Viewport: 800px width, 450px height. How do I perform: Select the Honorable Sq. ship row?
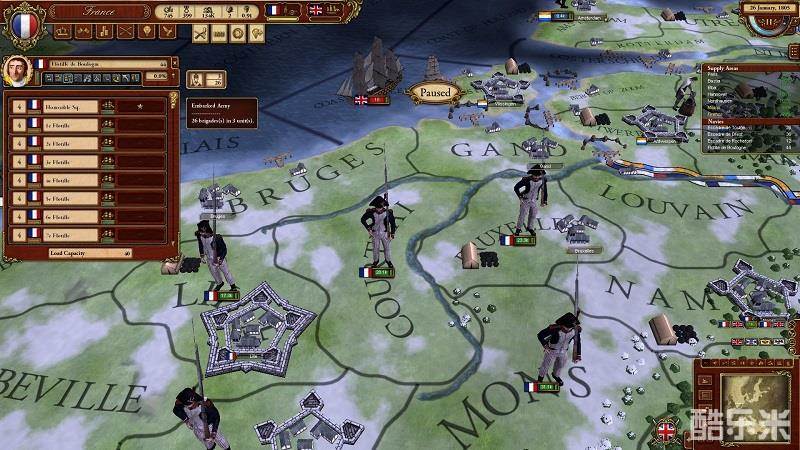tap(88, 105)
